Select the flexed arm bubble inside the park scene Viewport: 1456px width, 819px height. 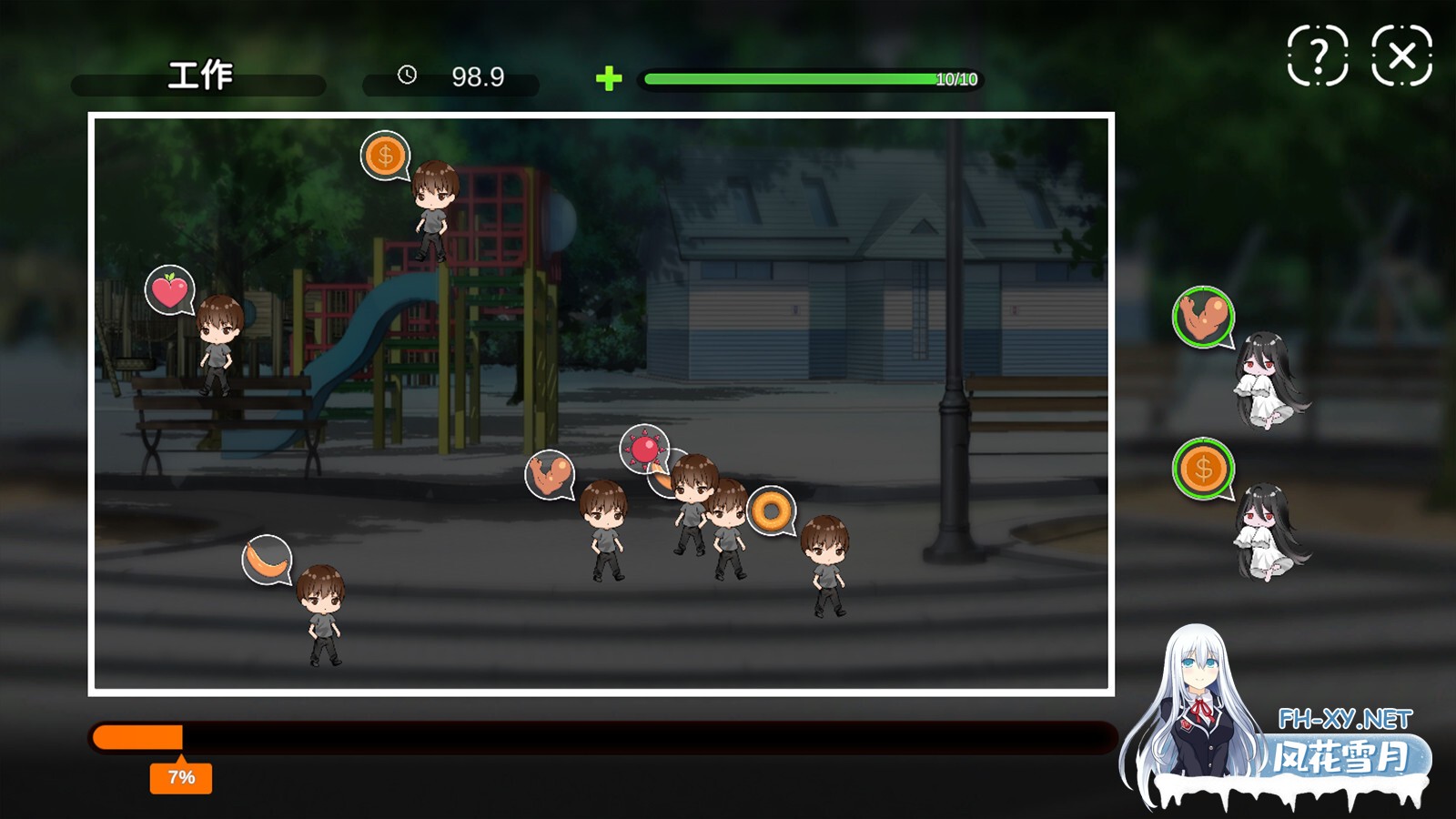point(550,474)
